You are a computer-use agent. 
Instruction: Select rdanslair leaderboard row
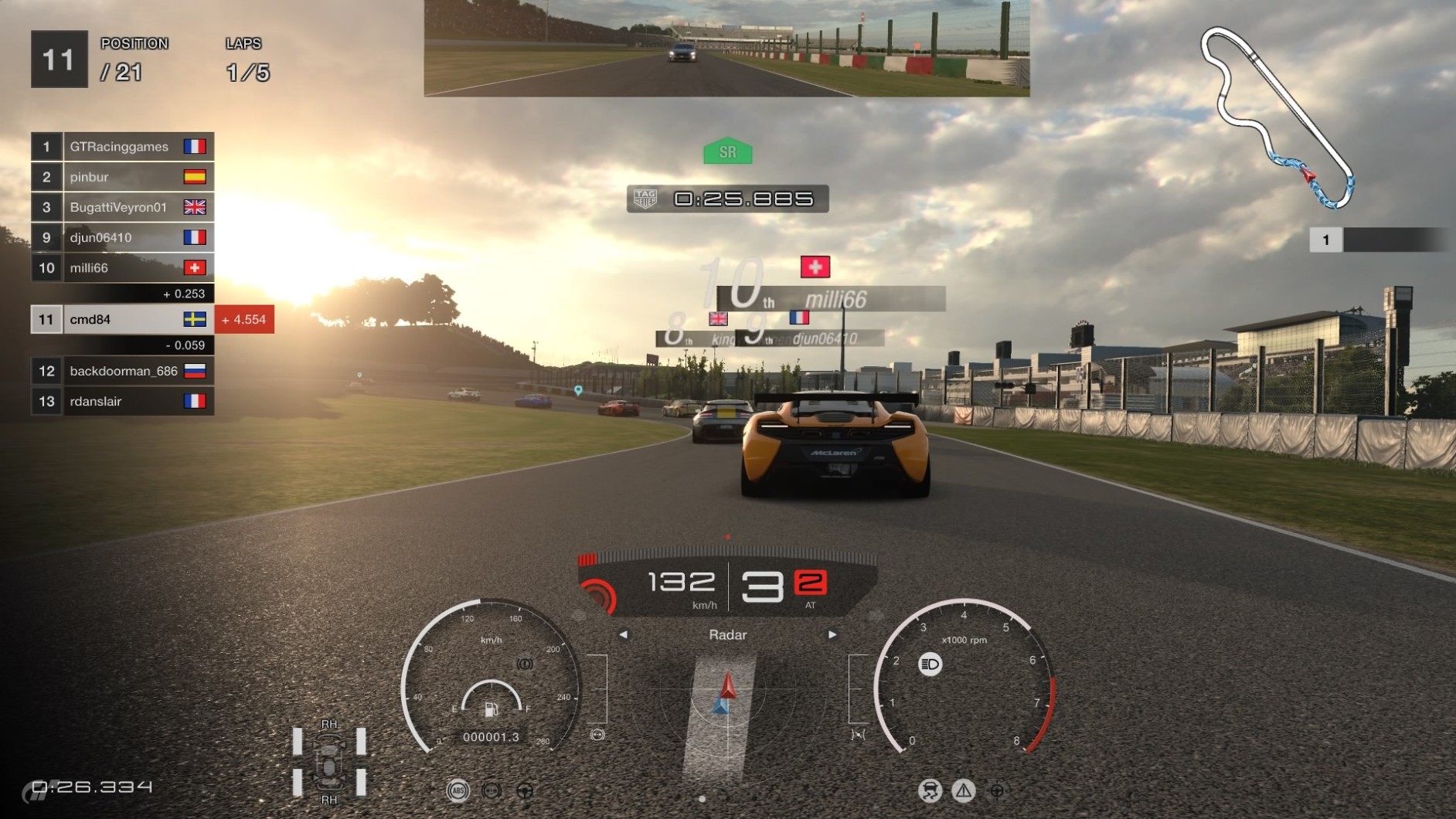122,401
